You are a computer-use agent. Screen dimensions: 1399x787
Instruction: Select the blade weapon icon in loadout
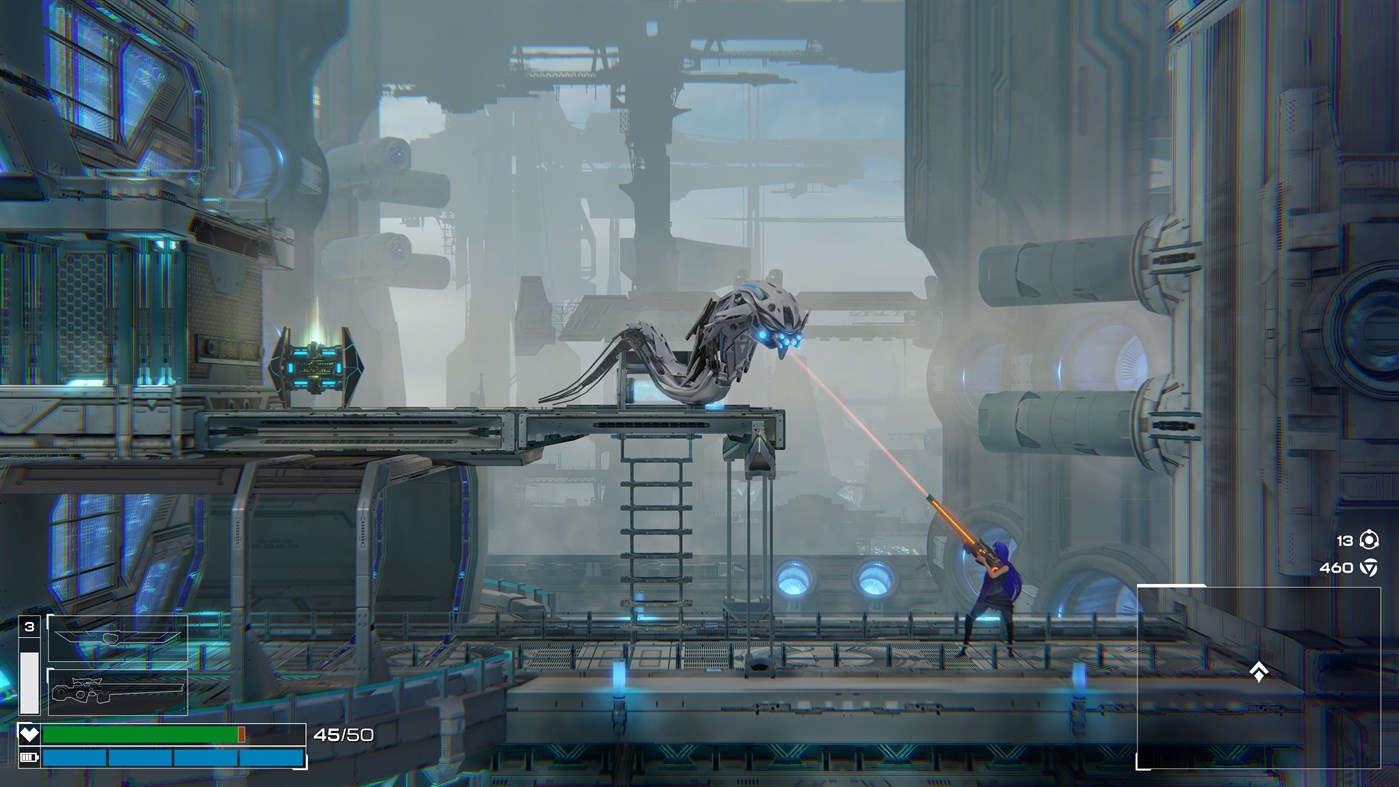click(120, 636)
